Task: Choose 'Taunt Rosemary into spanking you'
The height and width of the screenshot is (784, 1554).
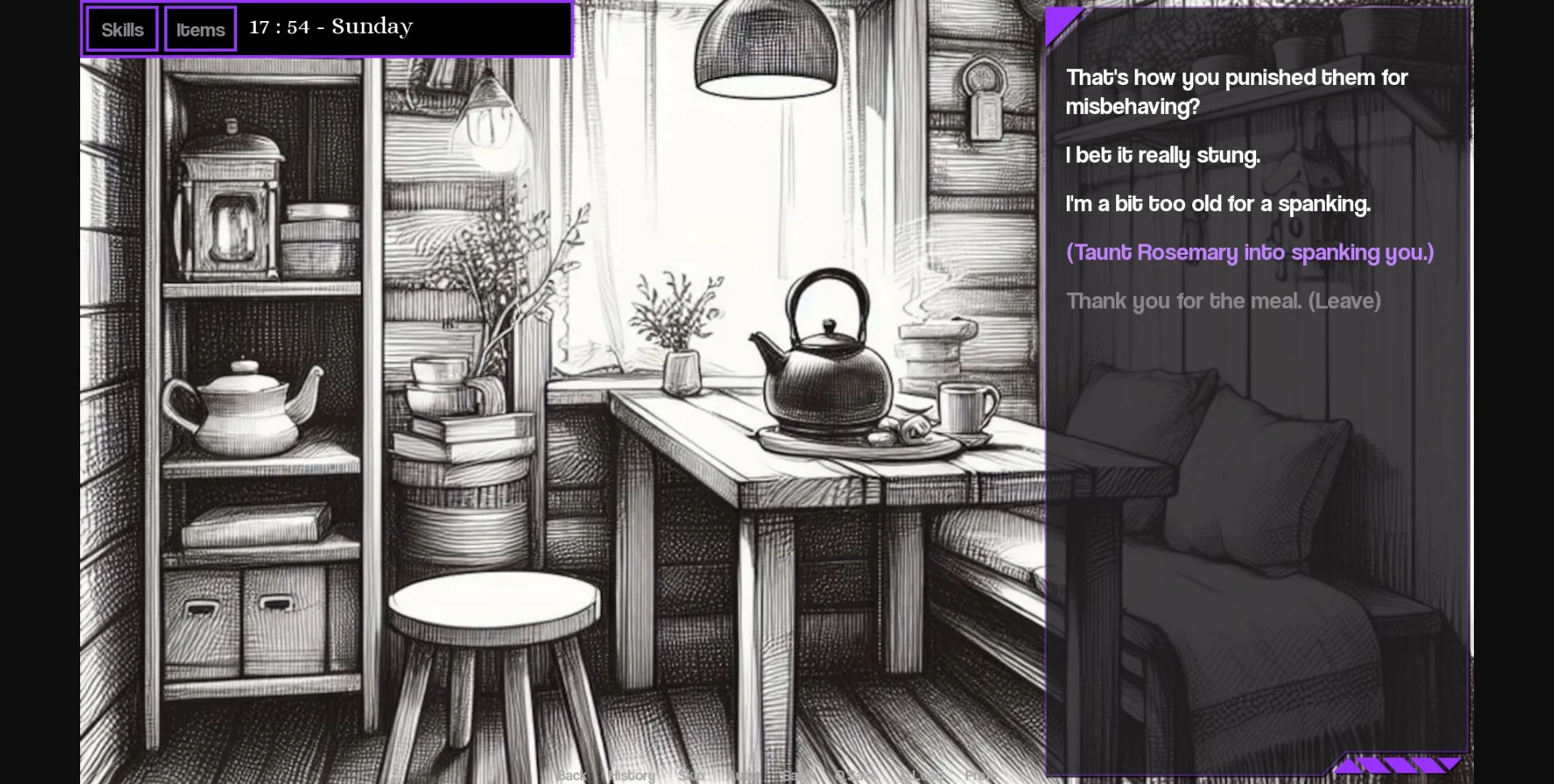Action: click(x=1250, y=252)
